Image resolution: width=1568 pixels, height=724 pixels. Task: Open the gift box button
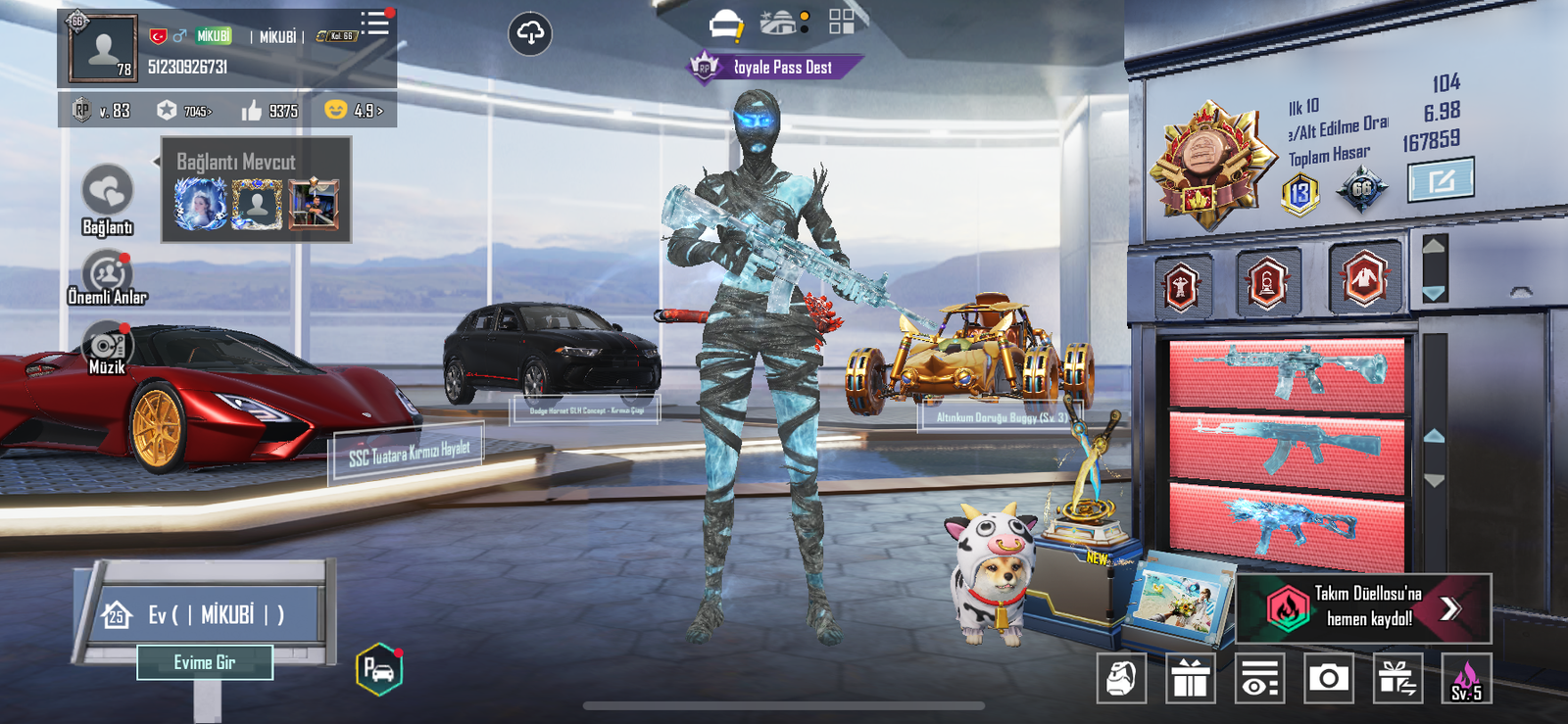coord(1191,678)
